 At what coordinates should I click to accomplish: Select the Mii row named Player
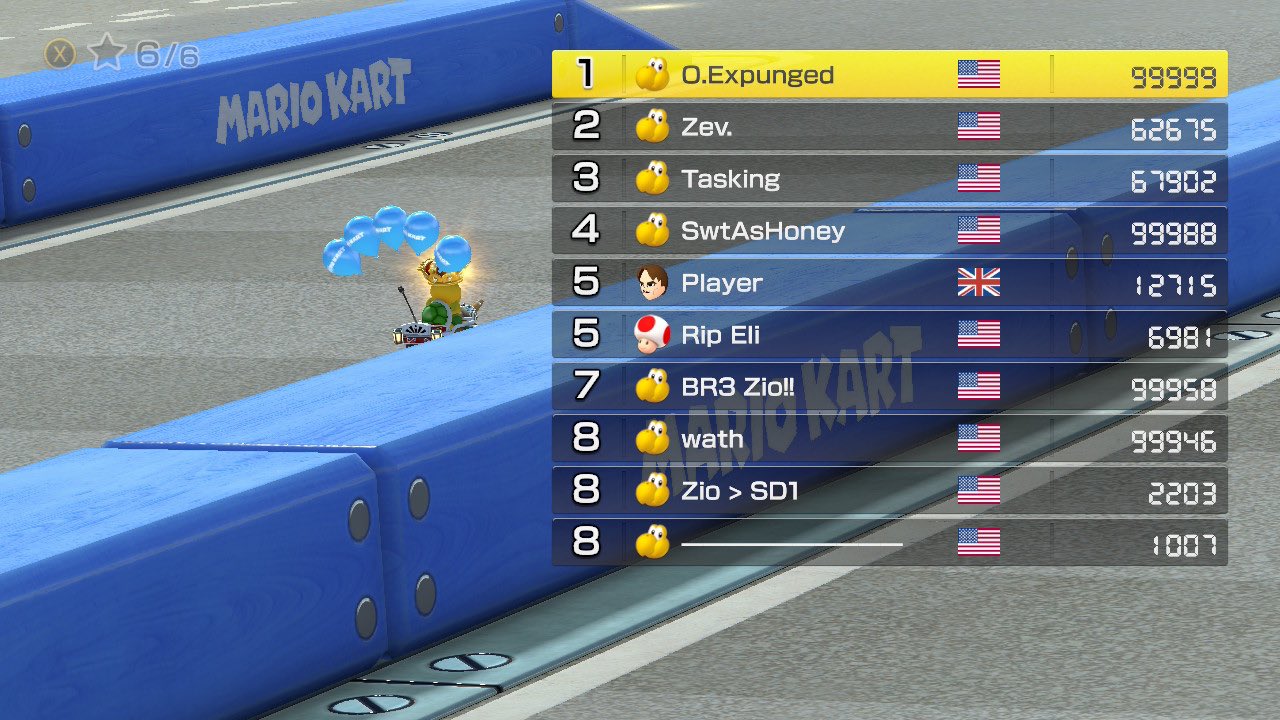pos(889,283)
